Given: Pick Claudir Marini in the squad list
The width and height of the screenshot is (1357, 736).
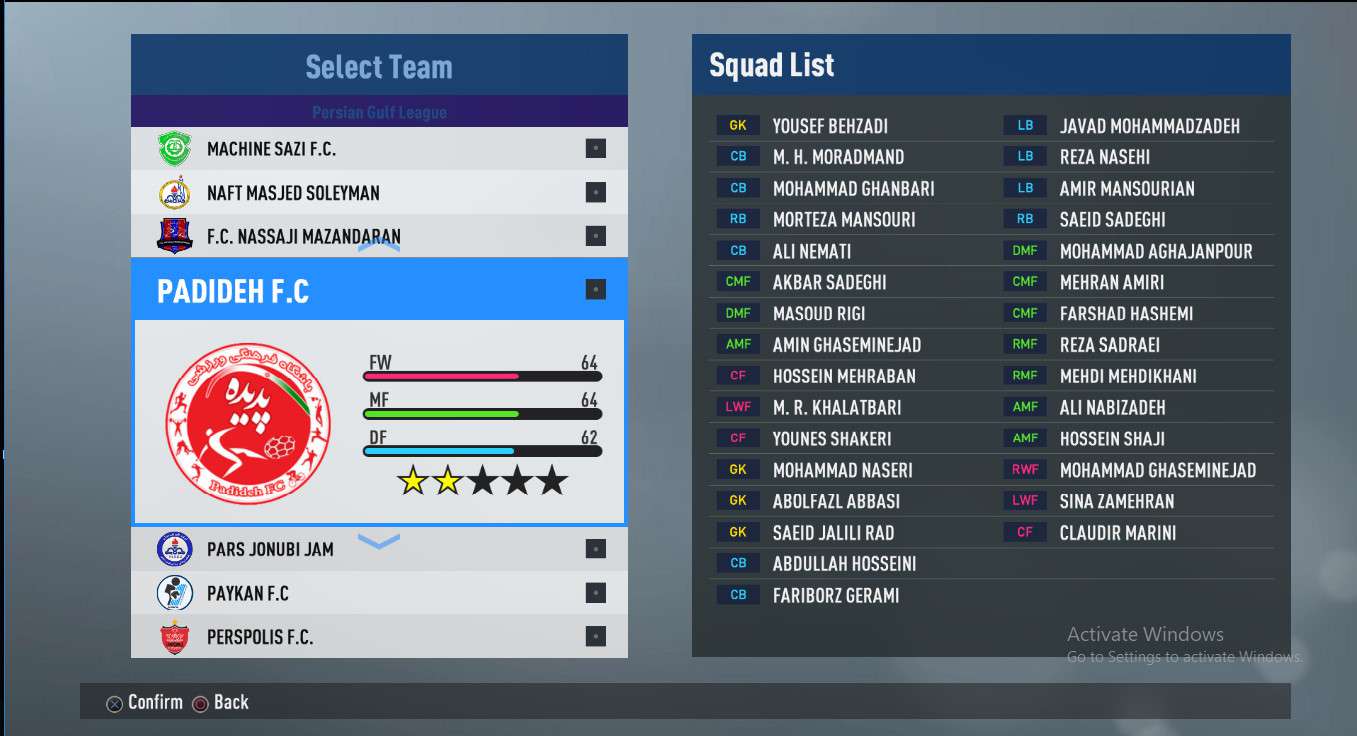Looking at the screenshot, I should pos(1117,533).
